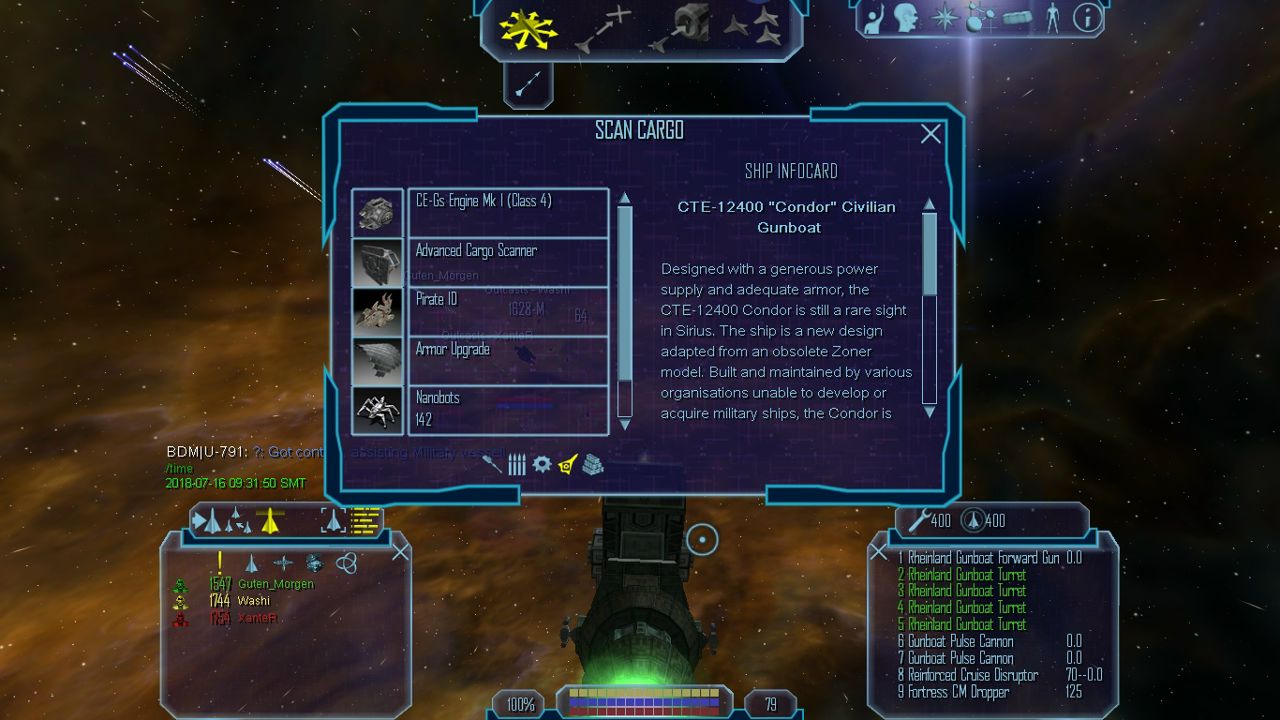Open the stacked commodities crates filter

(593, 464)
